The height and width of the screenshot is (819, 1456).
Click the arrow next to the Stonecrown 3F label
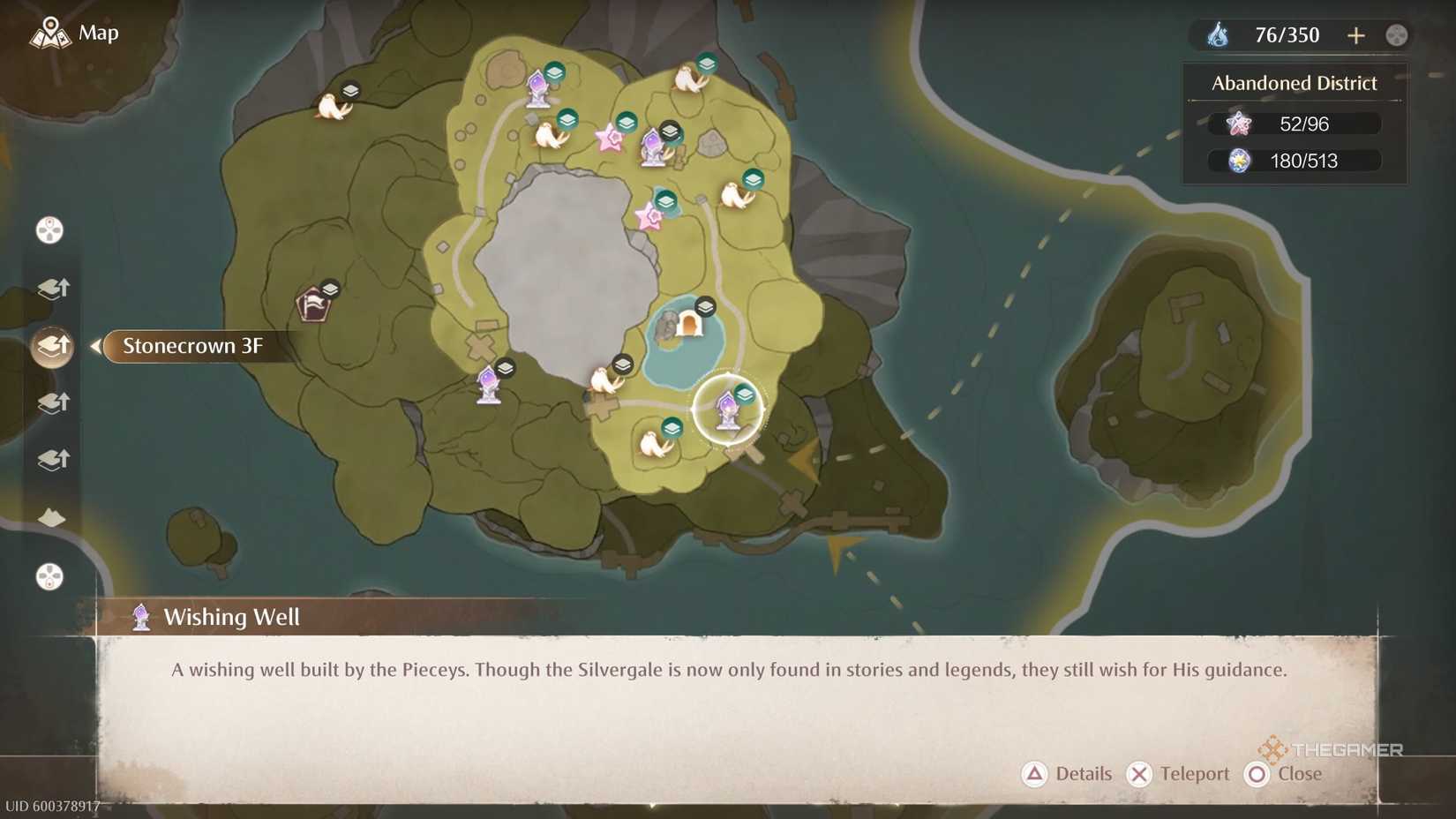click(x=94, y=347)
